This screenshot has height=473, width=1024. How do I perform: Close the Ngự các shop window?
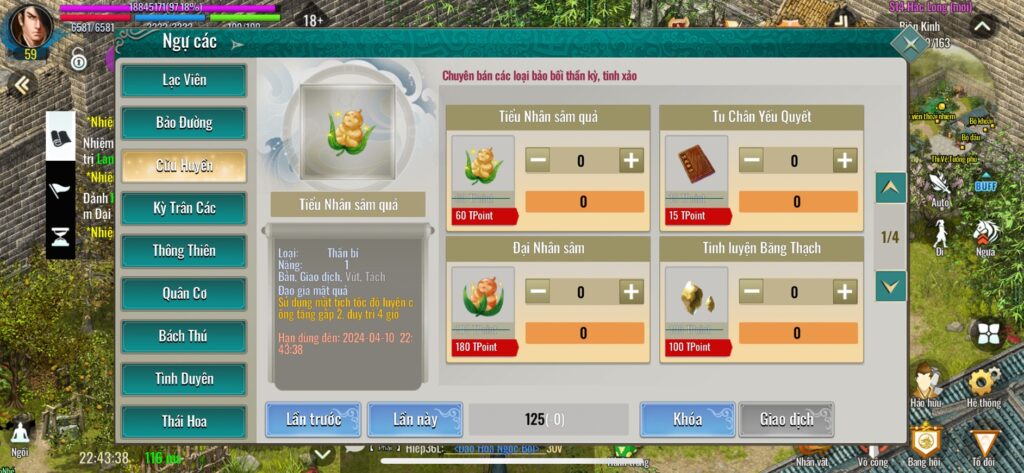click(x=909, y=44)
